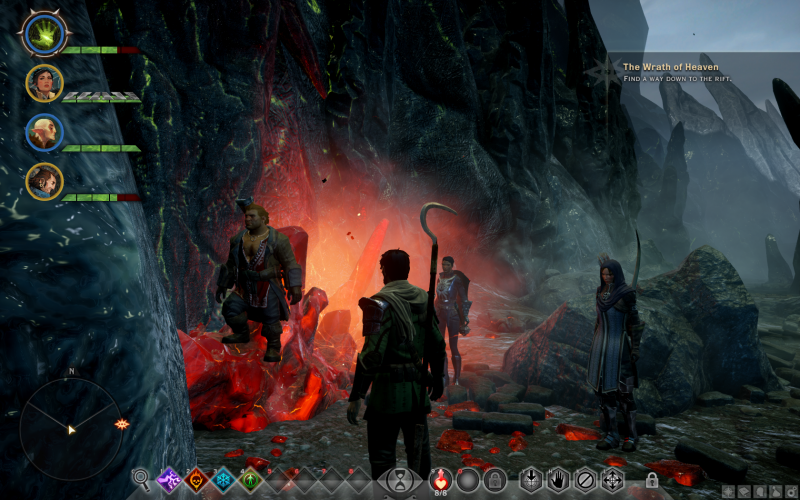Click the small padlock icon
Image resolution: width=800 pixels, height=500 pixels.
652,480
